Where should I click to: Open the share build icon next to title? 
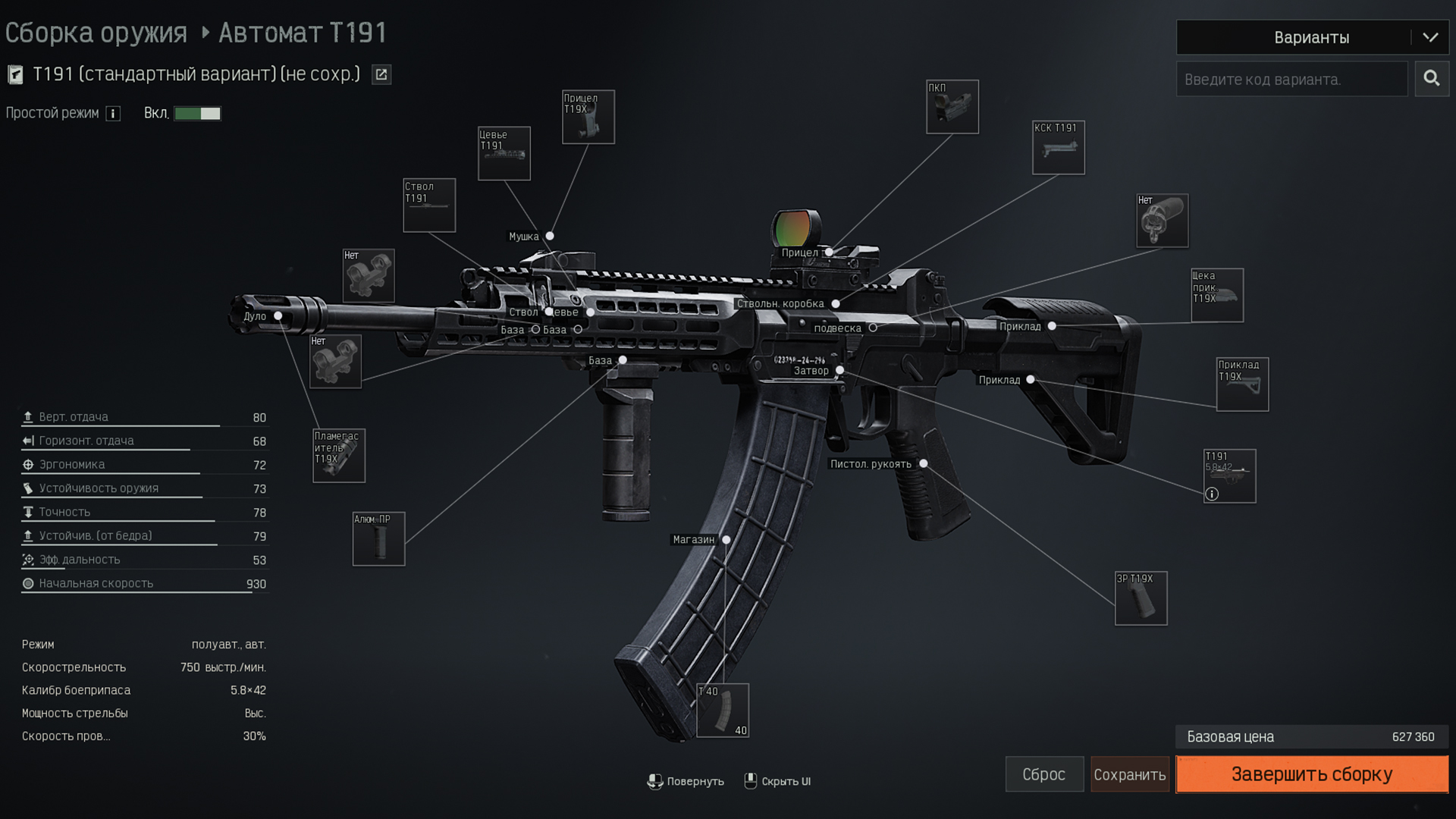pyautogui.click(x=381, y=74)
